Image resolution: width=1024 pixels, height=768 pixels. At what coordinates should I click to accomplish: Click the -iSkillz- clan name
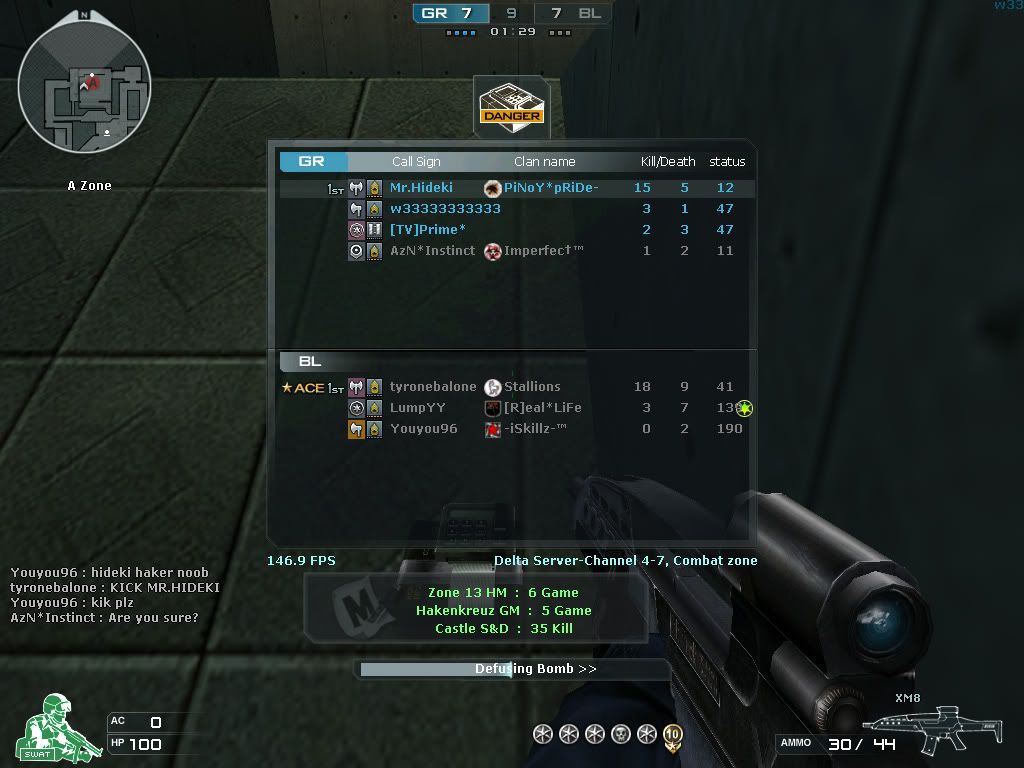point(535,429)
